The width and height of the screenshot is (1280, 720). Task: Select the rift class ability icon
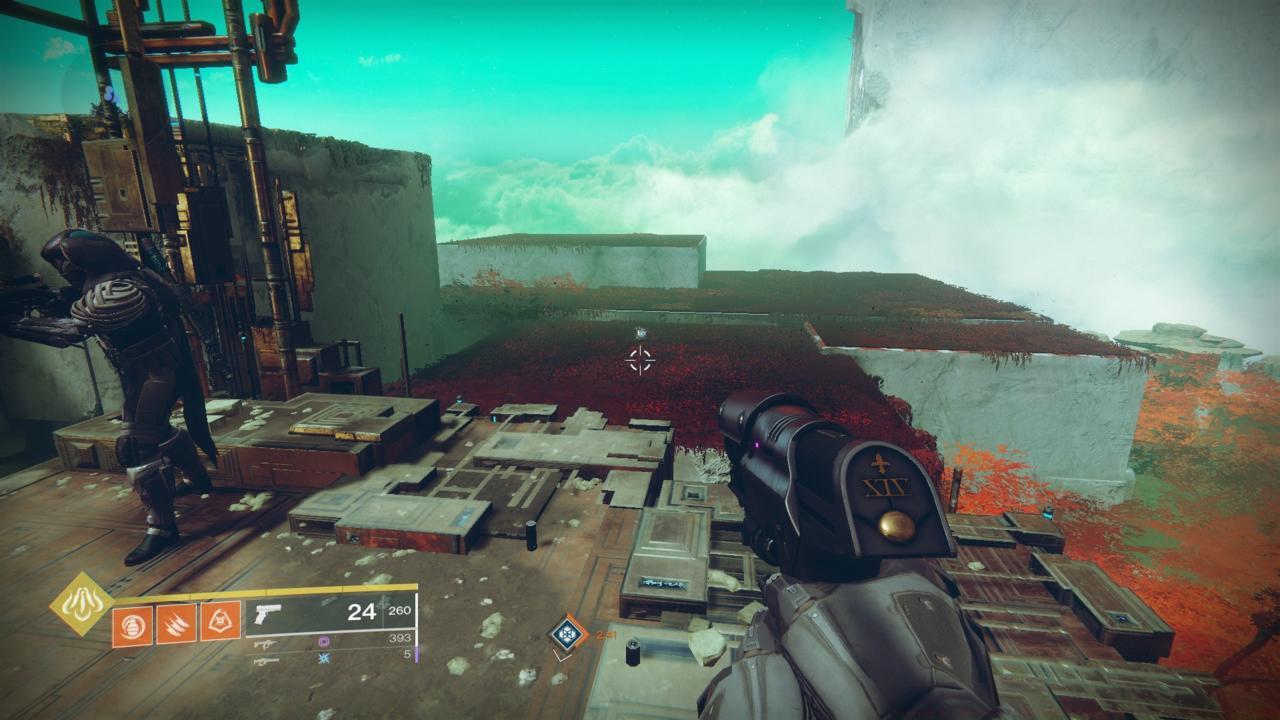coord(220,619)
